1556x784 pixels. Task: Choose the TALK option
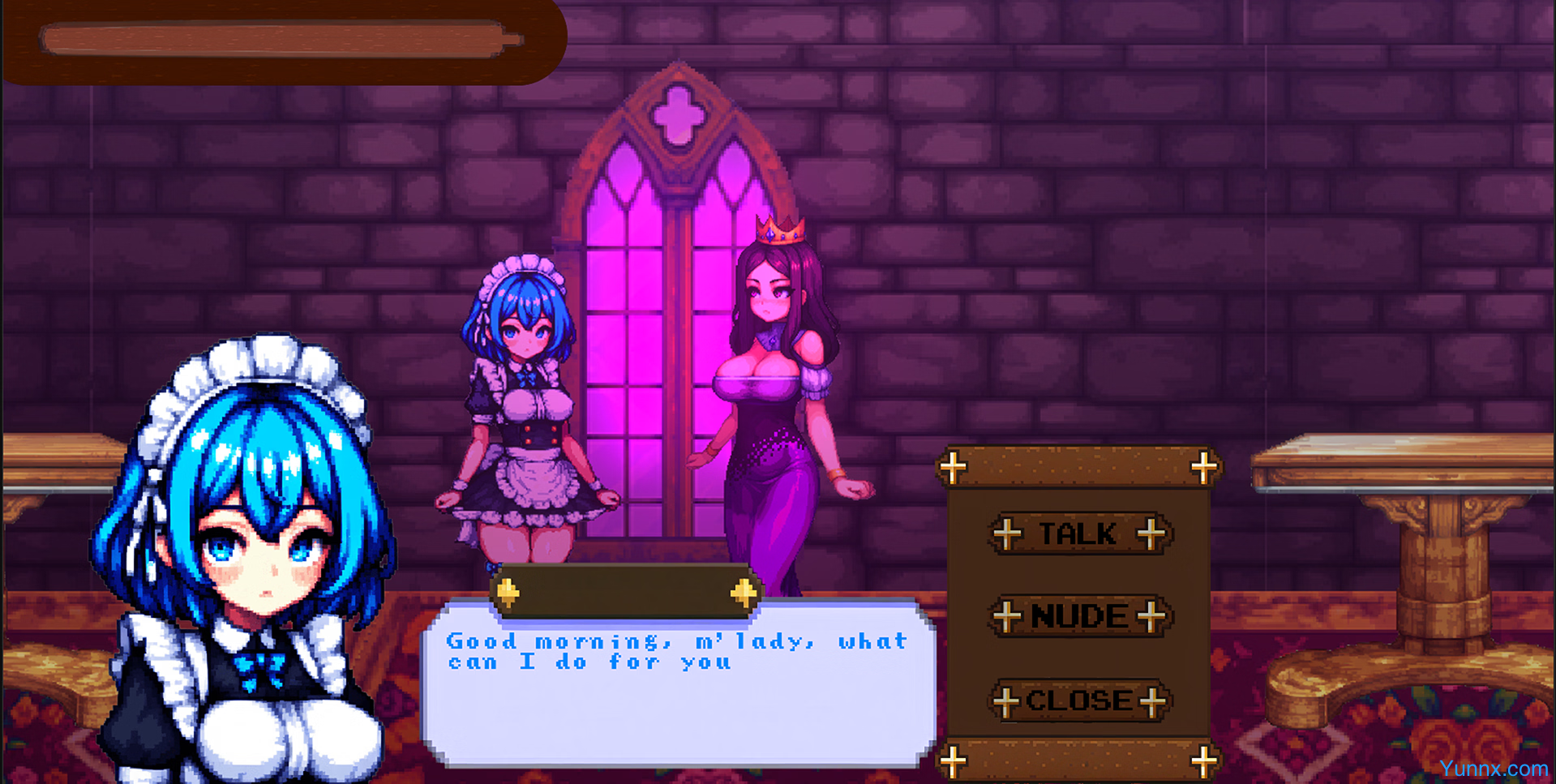(1078, 534)
